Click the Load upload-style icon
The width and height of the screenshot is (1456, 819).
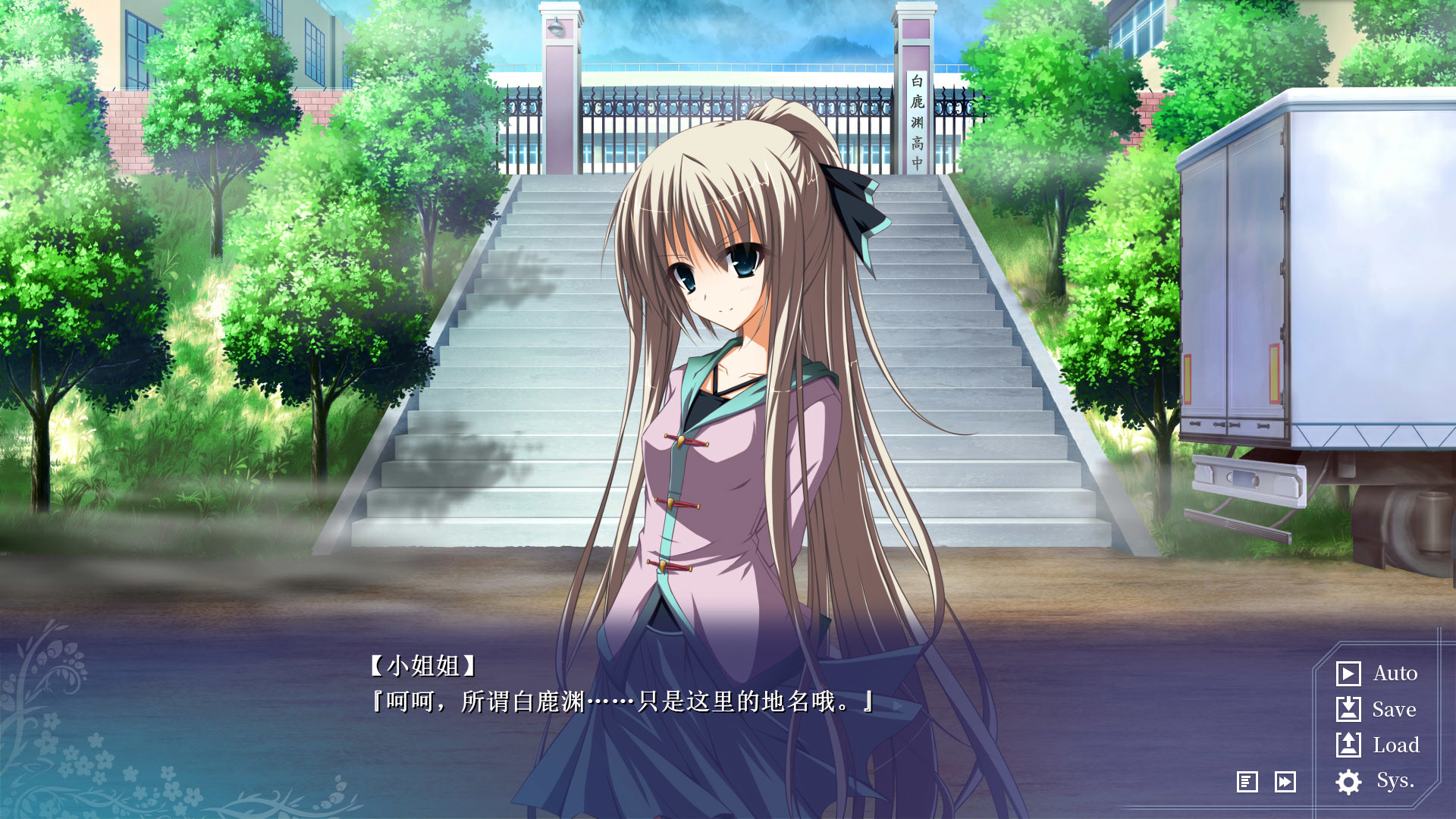click(x=1348, y=745)
